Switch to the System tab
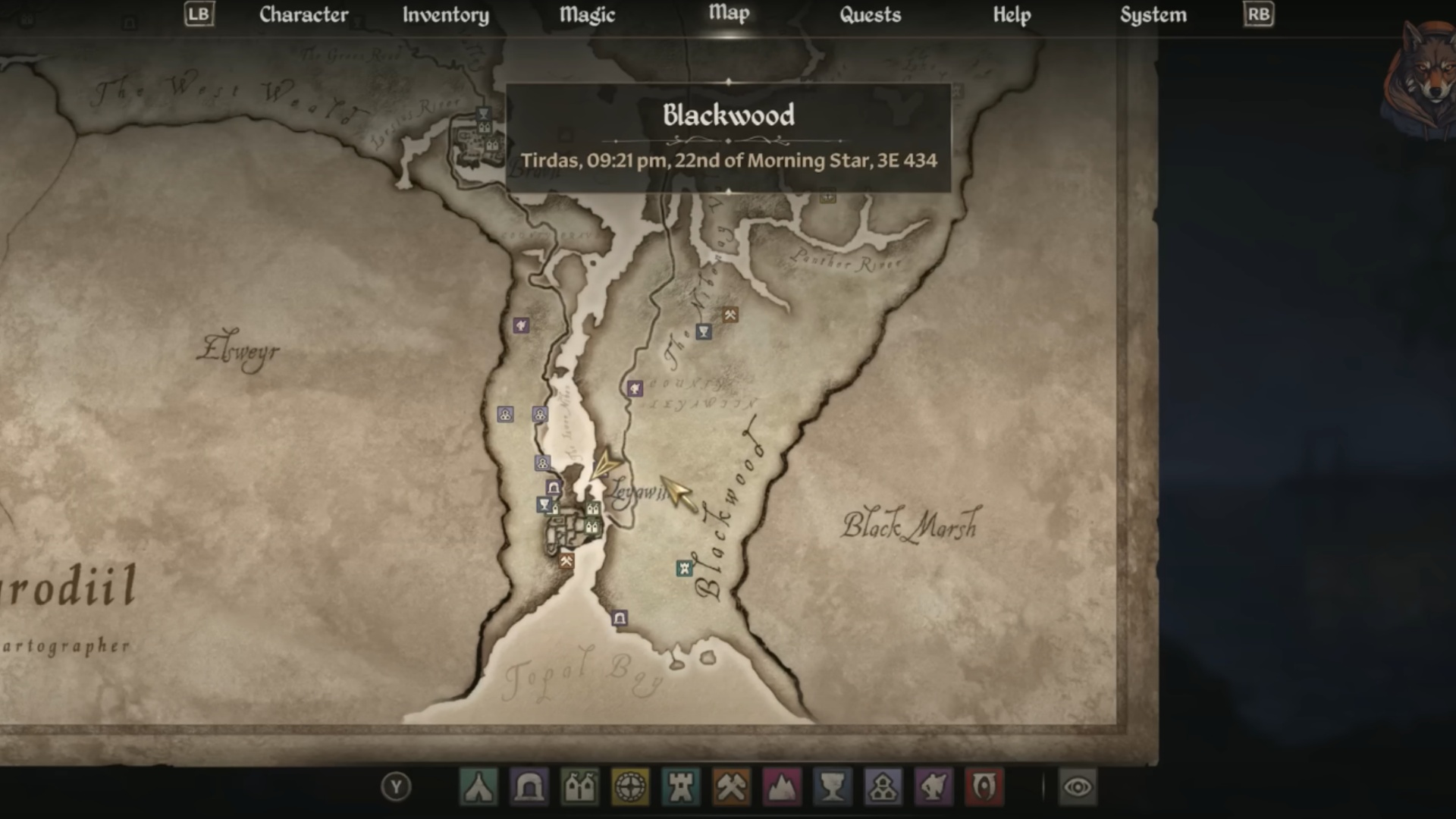1456x819 pixels. [x=1153, y=14]
